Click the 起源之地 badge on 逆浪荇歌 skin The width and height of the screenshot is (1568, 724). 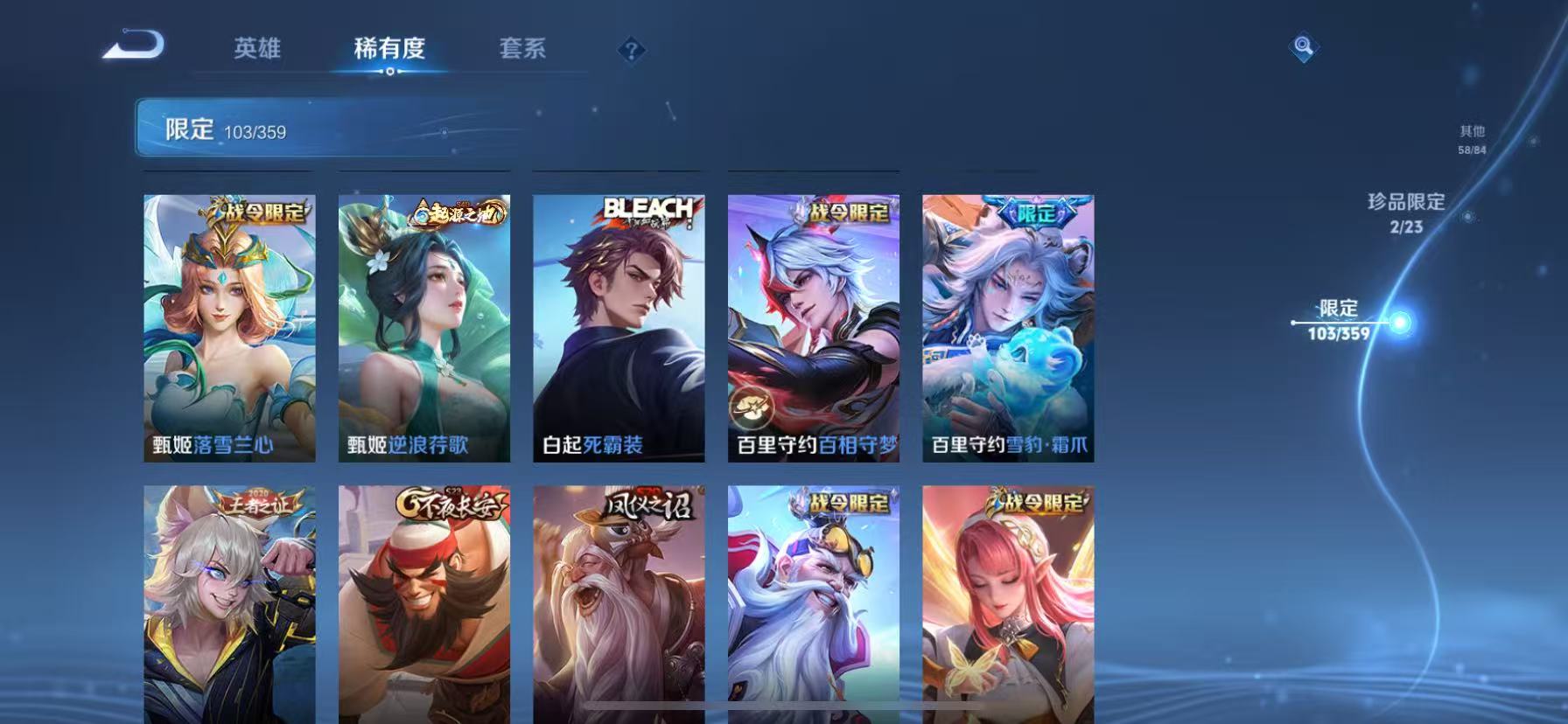[458, 212]
